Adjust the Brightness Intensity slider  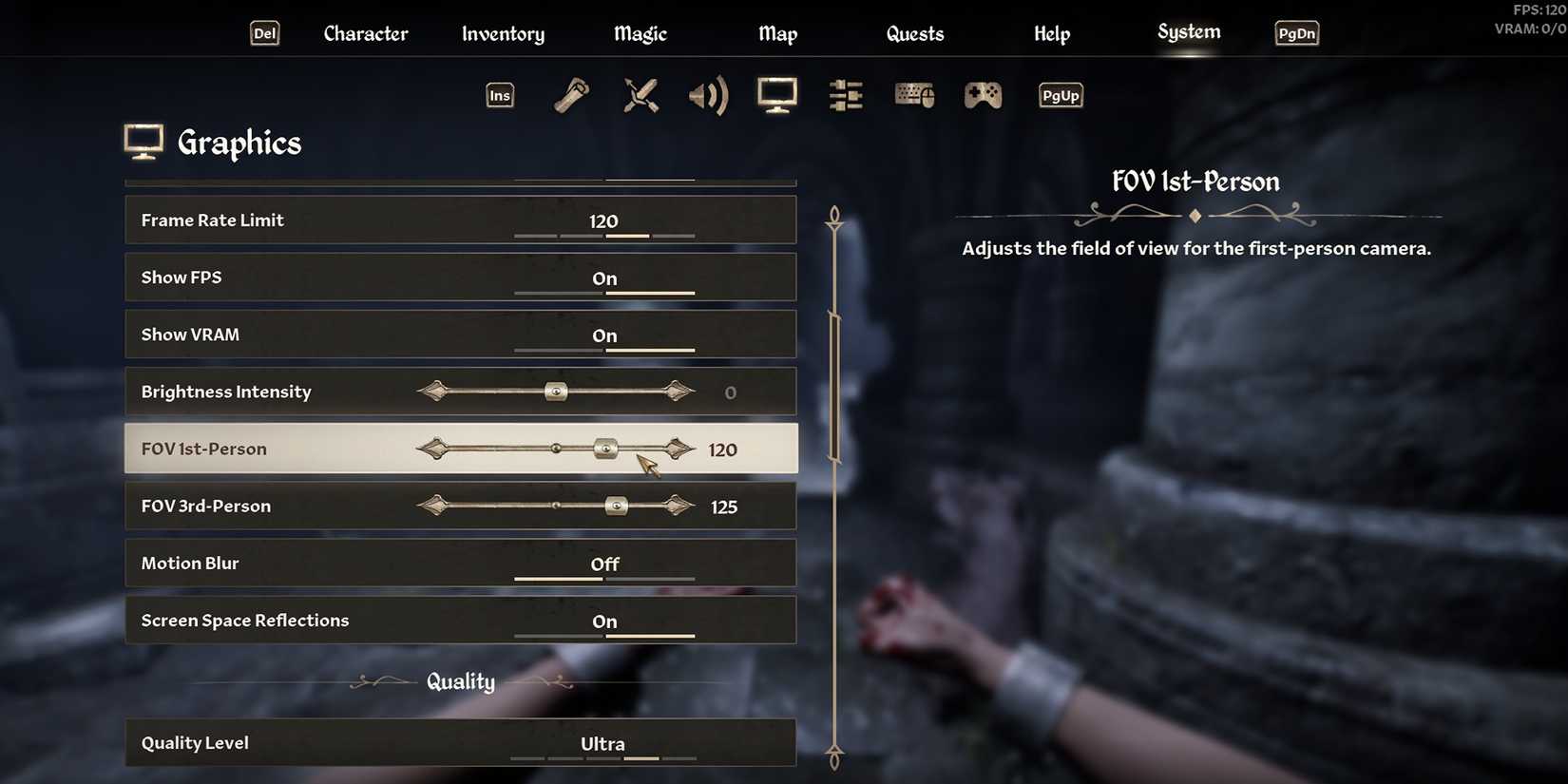[x=554, y=391]
